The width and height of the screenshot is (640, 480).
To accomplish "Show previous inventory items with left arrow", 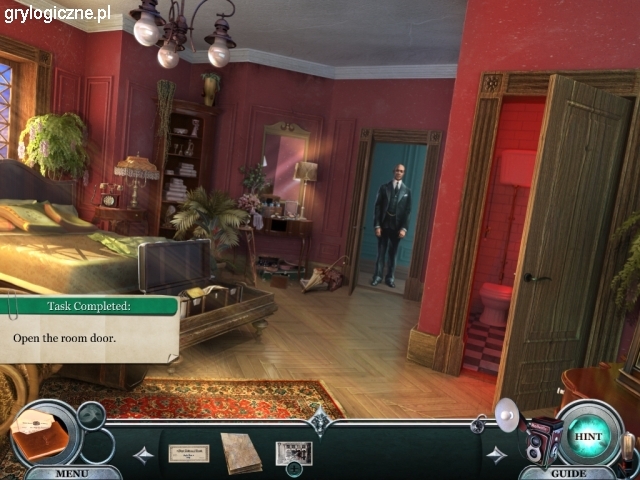I will (x=144, y=454).
